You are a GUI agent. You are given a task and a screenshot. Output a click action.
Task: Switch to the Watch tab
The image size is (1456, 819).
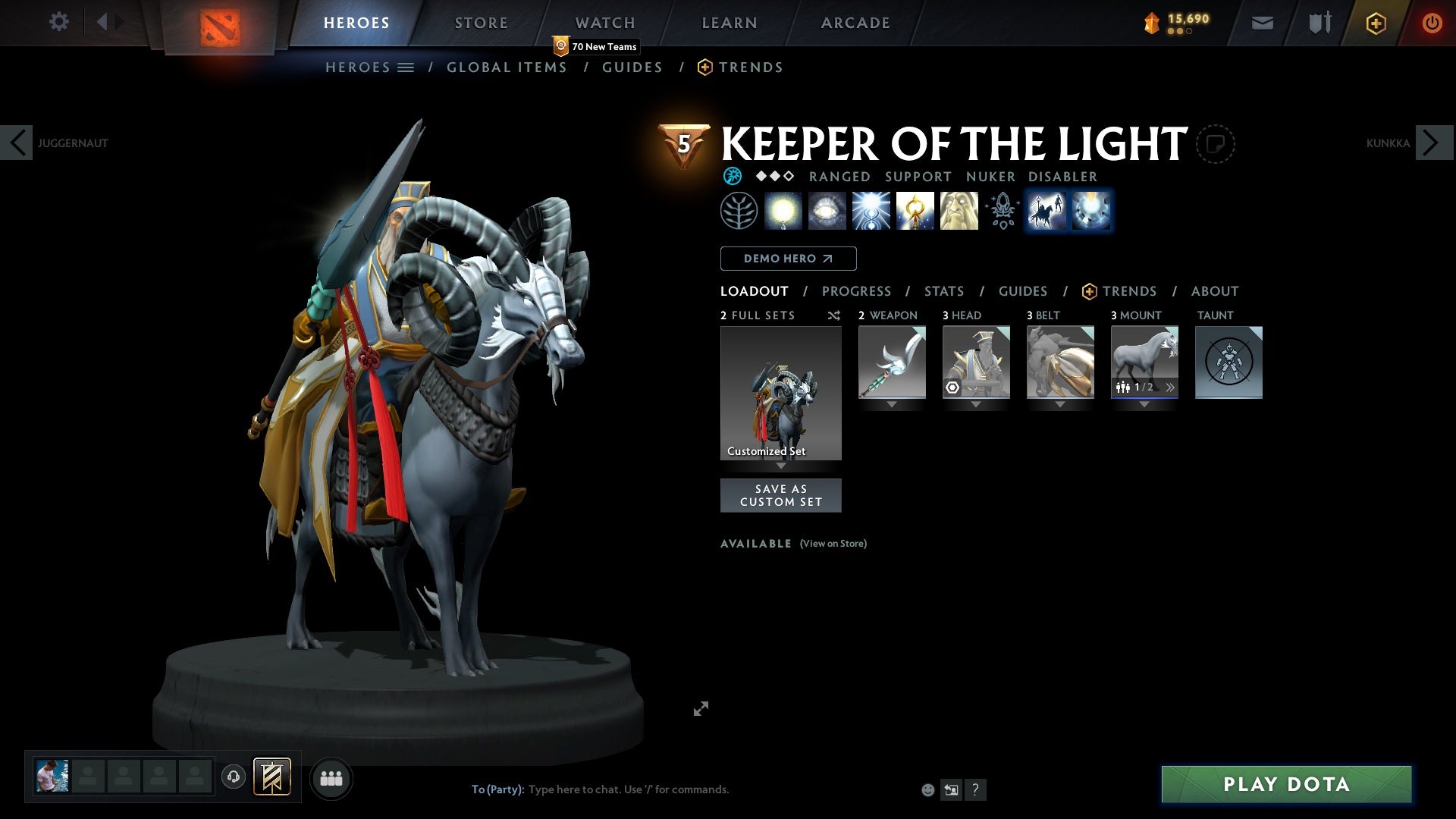point(604,23)
